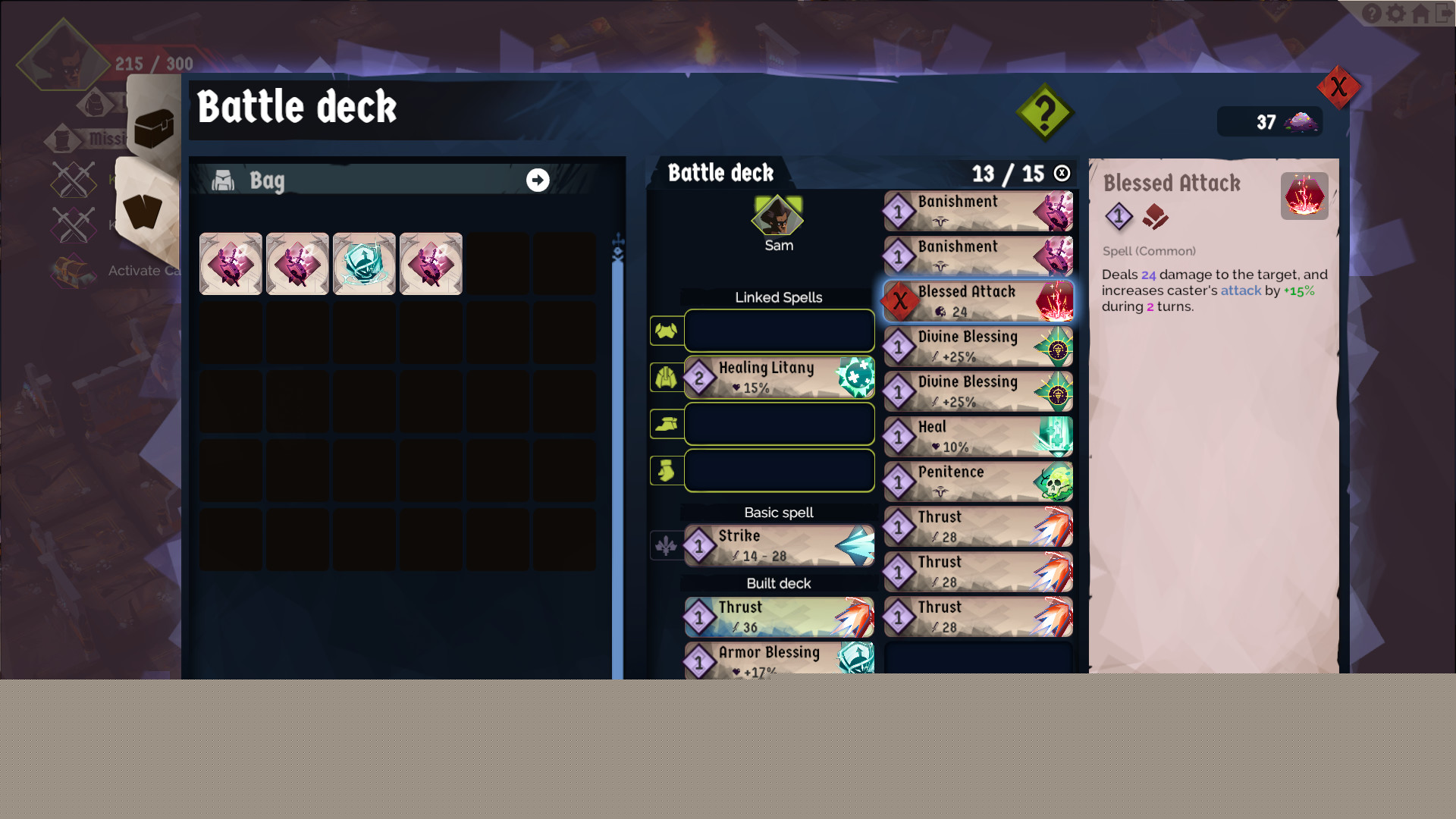This screenshot has height=819, width=1456.
Task: Select the Thrust 36 built deck card
Action: click(x=779, y=617)
